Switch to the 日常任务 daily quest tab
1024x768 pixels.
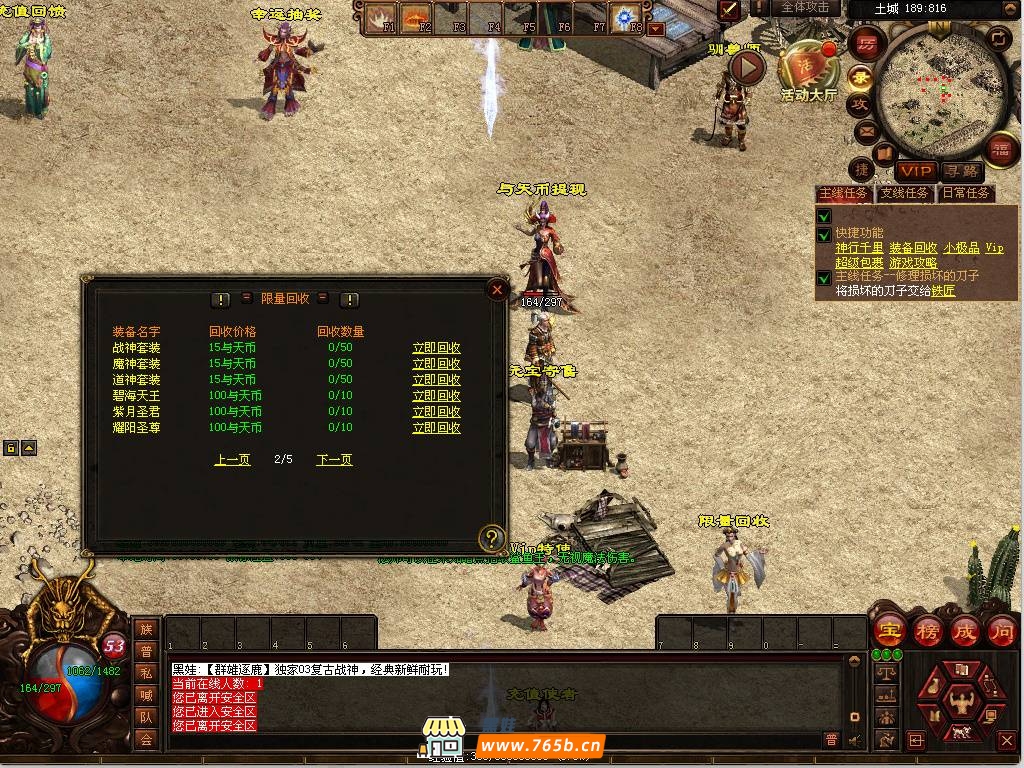pos(965,193)
